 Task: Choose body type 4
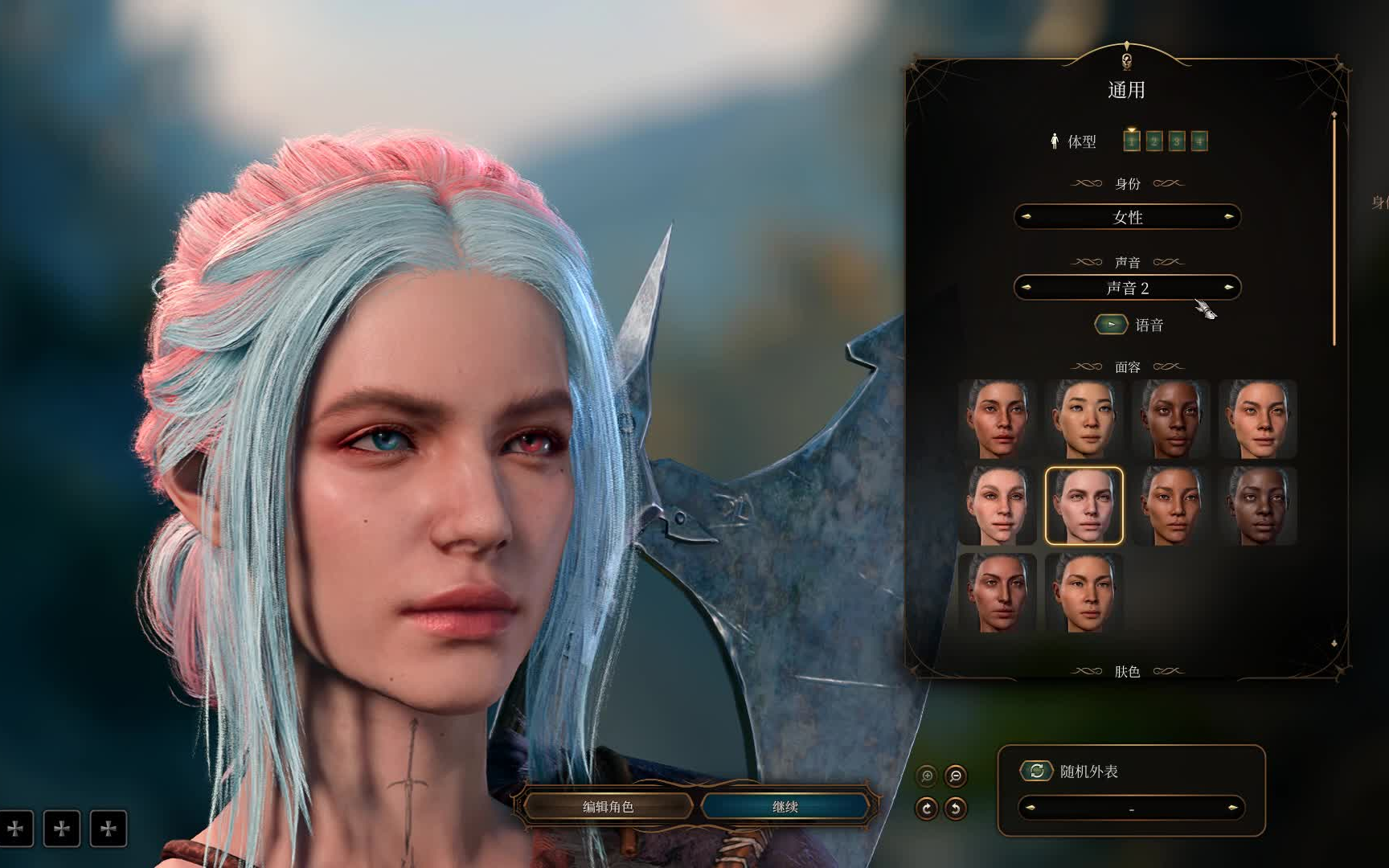pyautogui.click(x=1199, y=141)
